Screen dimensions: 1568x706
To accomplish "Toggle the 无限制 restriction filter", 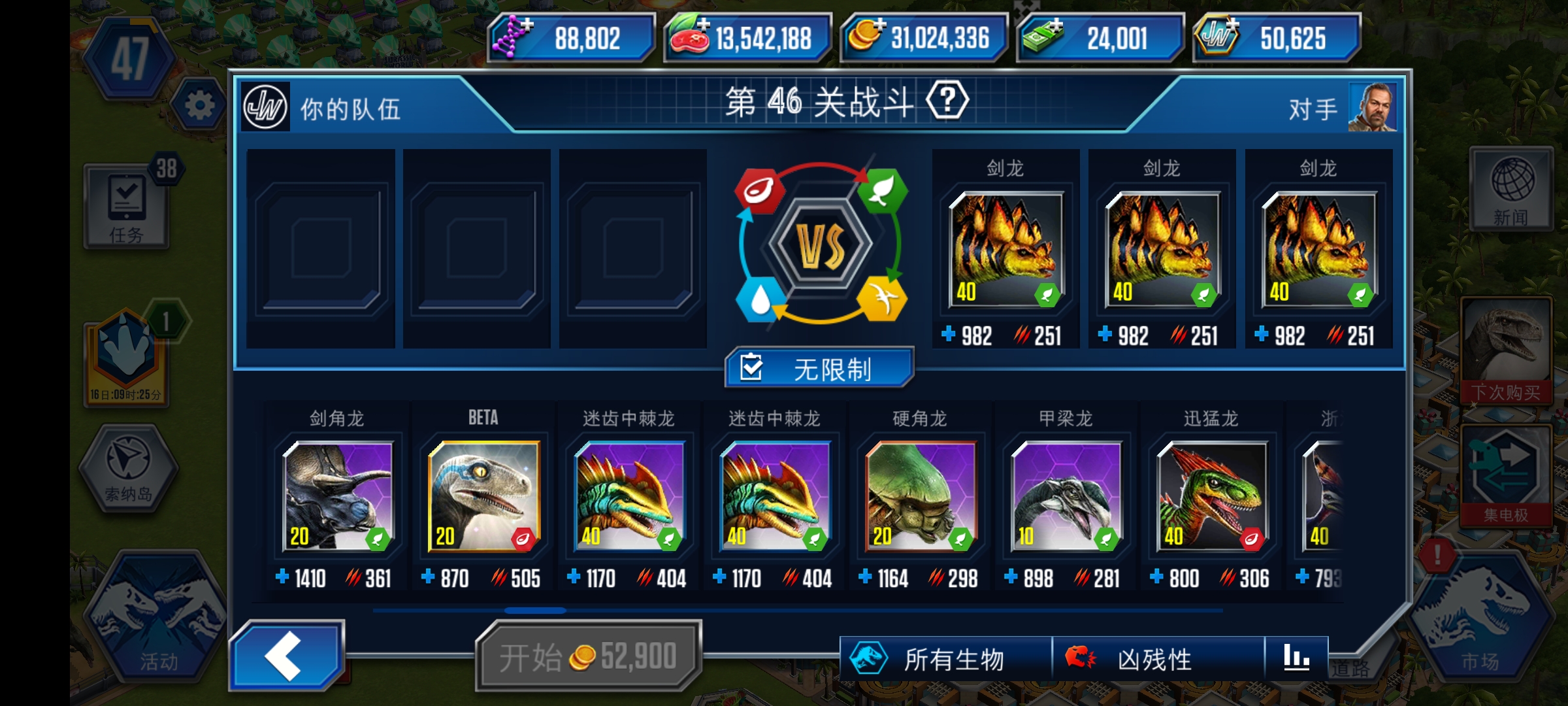I will point(818,368).
